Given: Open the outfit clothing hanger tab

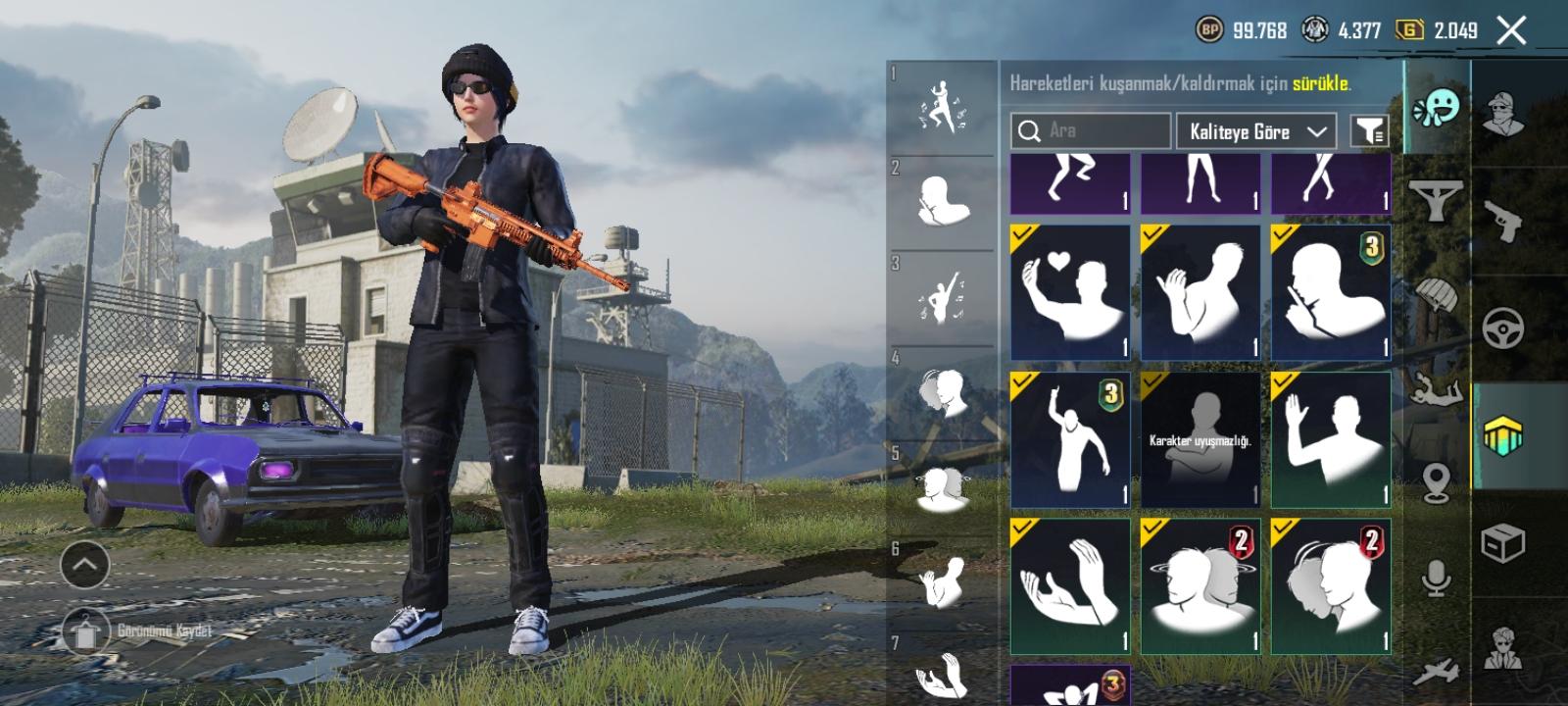Looking at the screenshot, I should coord(1436,201).
